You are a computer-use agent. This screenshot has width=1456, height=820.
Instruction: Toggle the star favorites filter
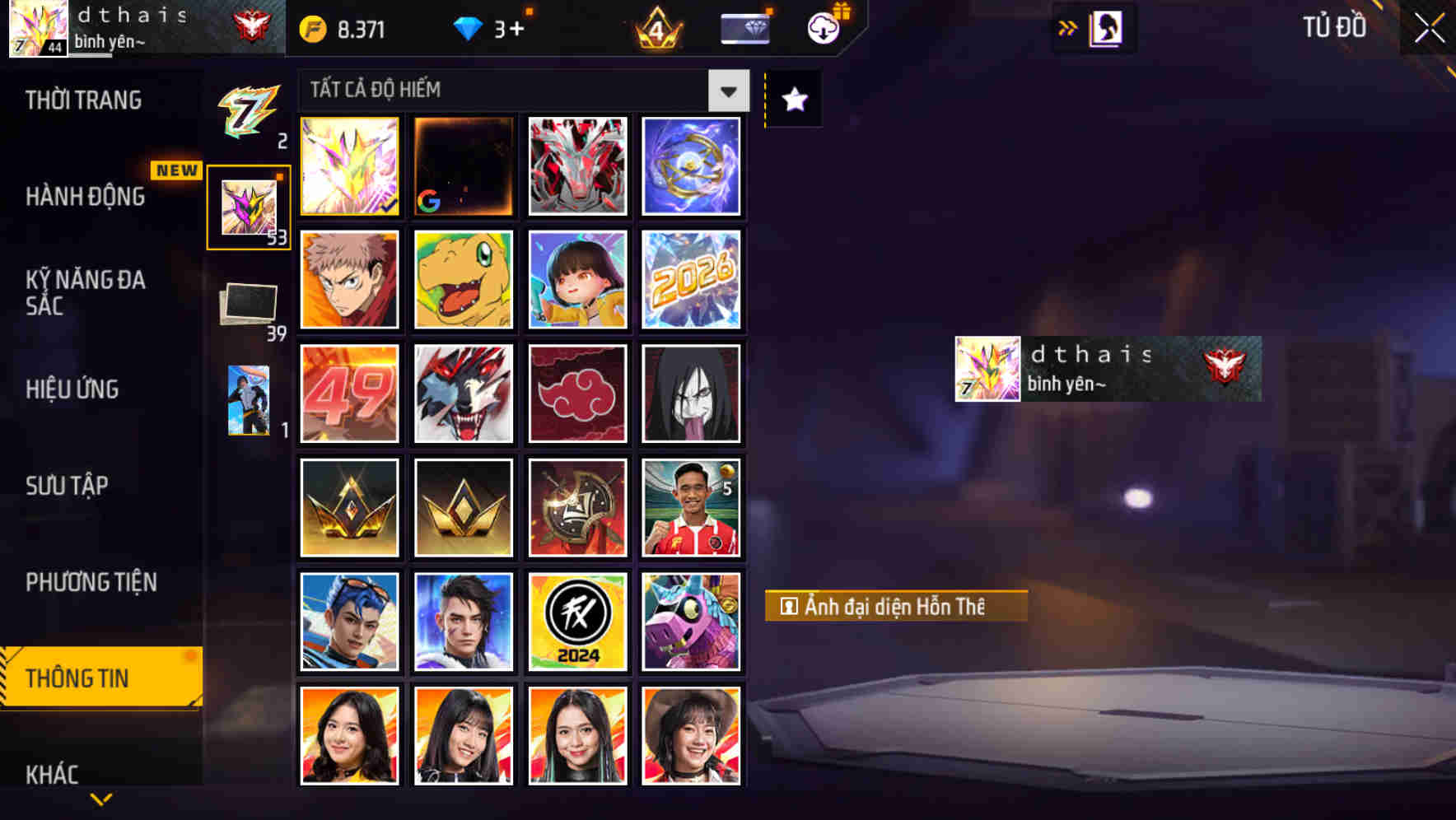(x=792, y=100)
